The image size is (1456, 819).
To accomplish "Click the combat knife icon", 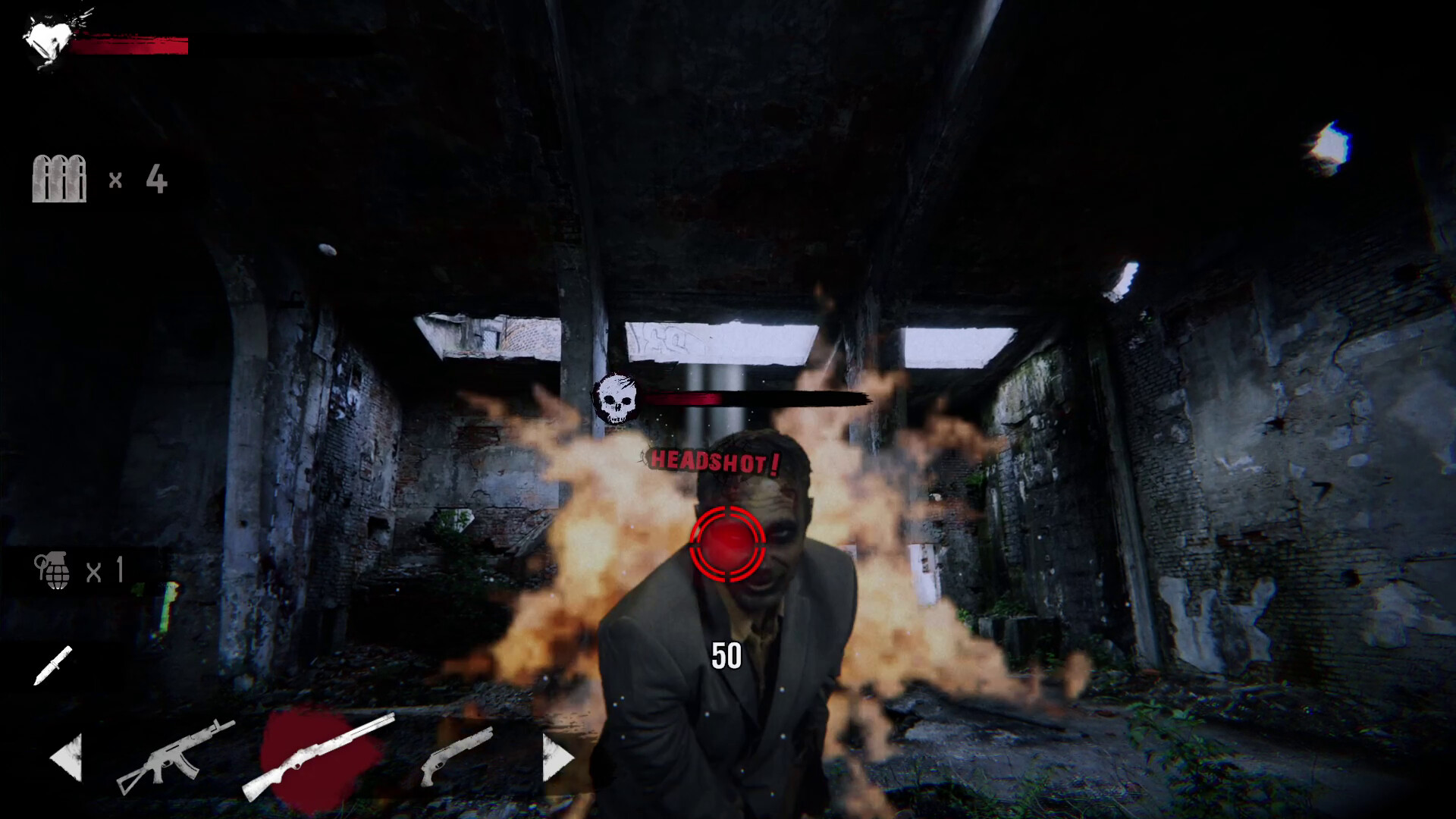I will 55,667.
